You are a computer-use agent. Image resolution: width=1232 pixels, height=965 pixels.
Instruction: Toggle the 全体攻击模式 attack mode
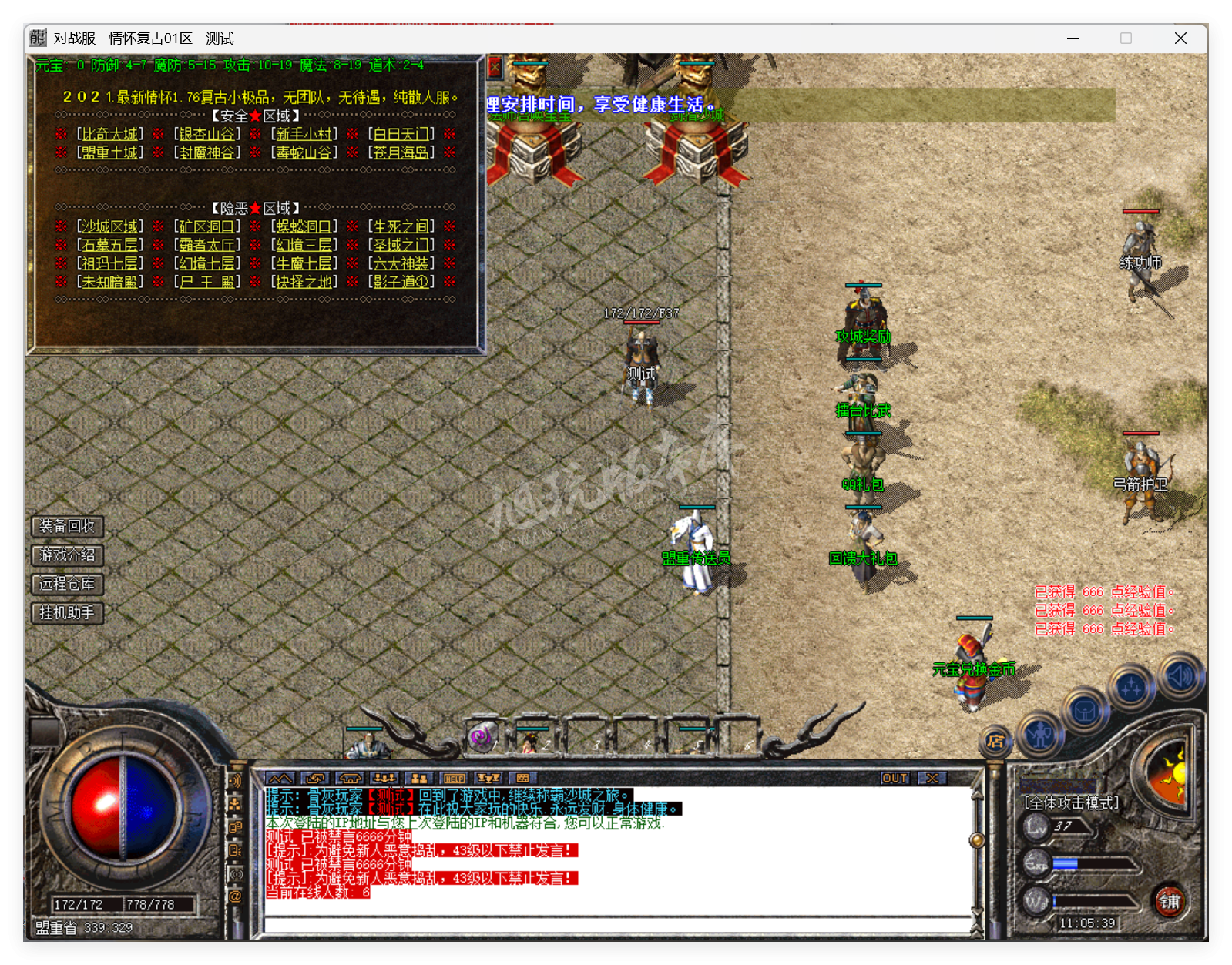coord(1071,801)
